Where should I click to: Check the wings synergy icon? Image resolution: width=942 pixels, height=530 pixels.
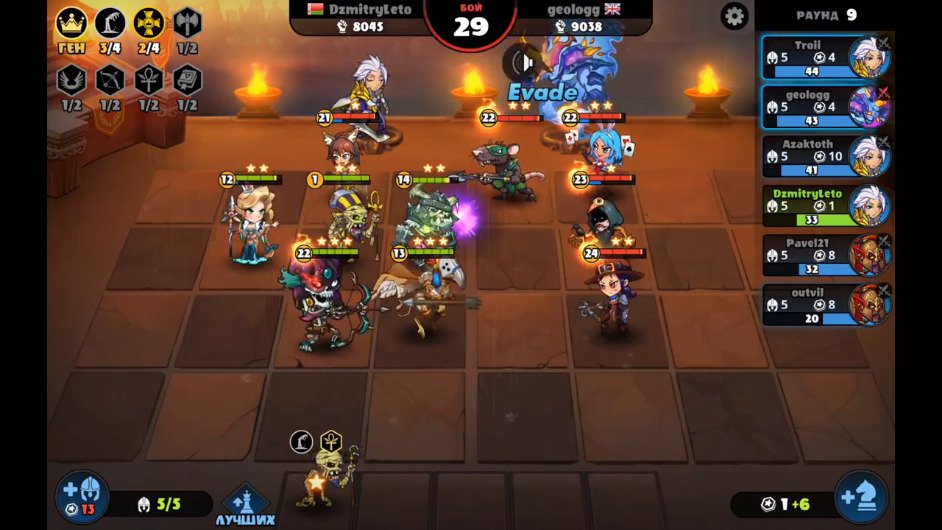coord(71,81)
